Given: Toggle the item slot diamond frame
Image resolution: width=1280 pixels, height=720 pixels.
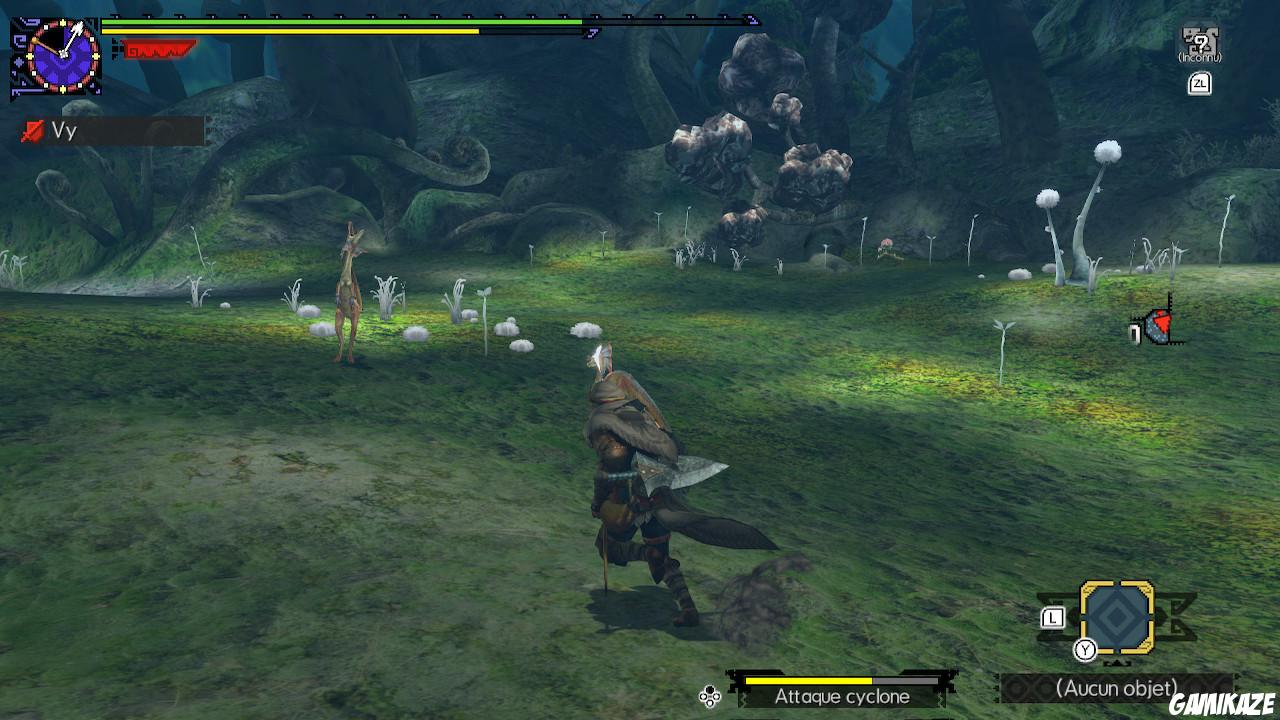Looking at the screenshot, I should click(x=1116, y=618).
